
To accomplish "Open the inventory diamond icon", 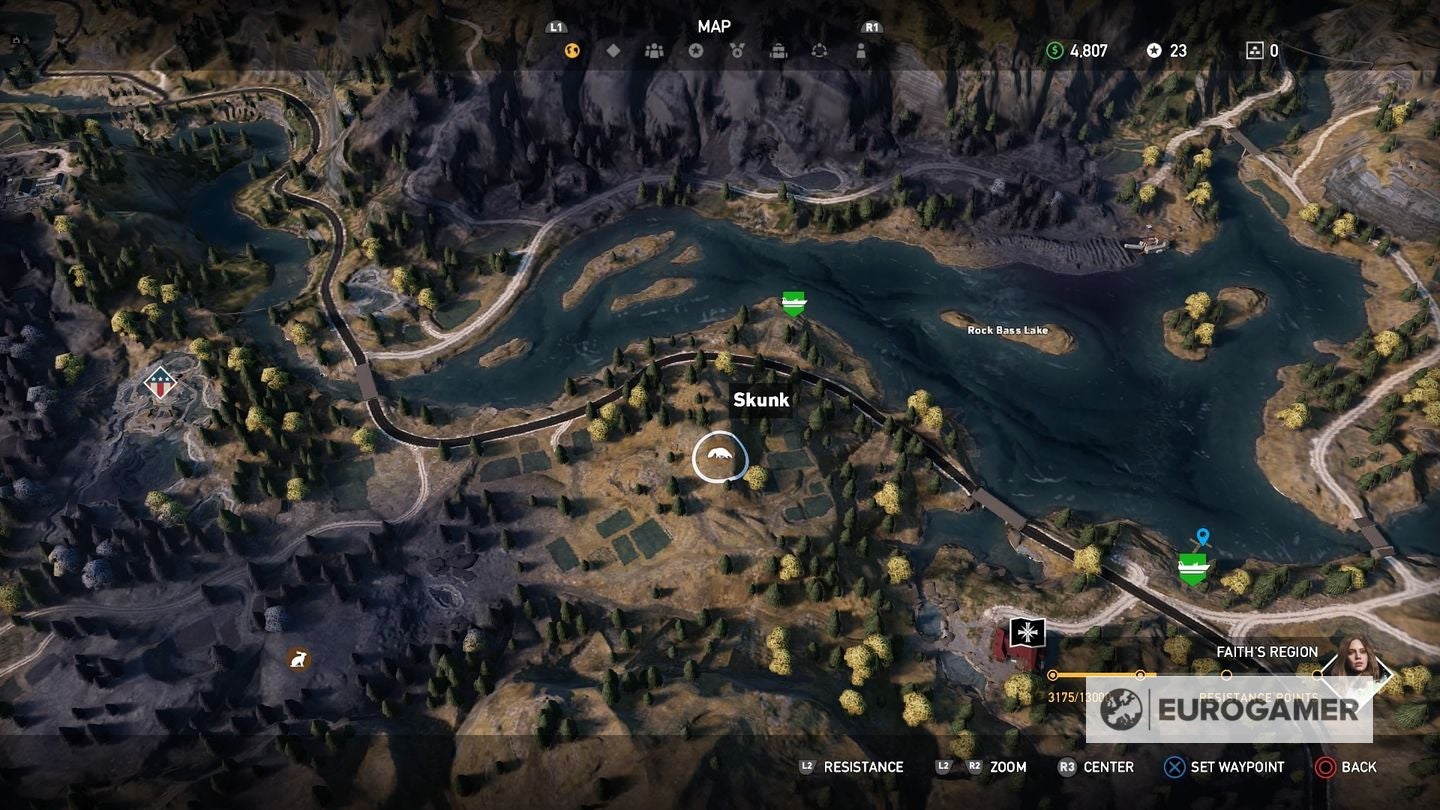I will [613, 50].
